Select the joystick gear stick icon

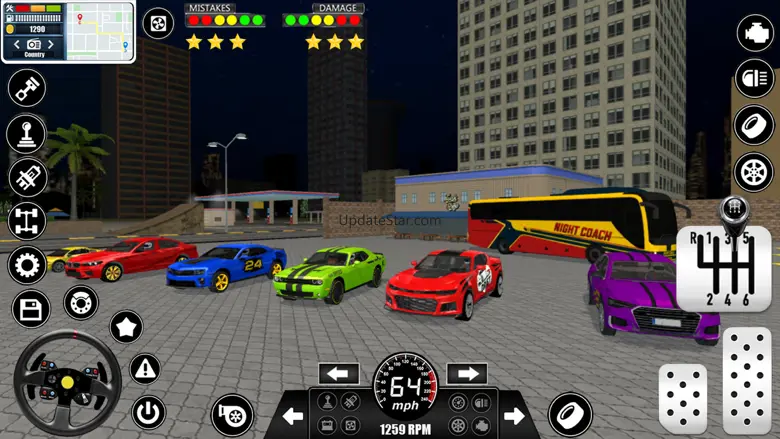(27, 133)
